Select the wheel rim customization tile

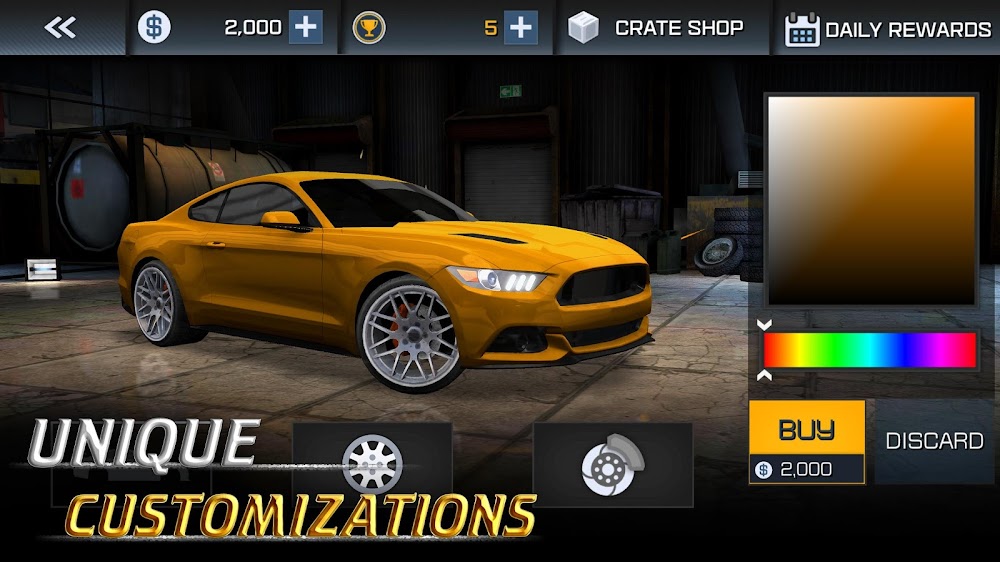(x=372, y=461)
